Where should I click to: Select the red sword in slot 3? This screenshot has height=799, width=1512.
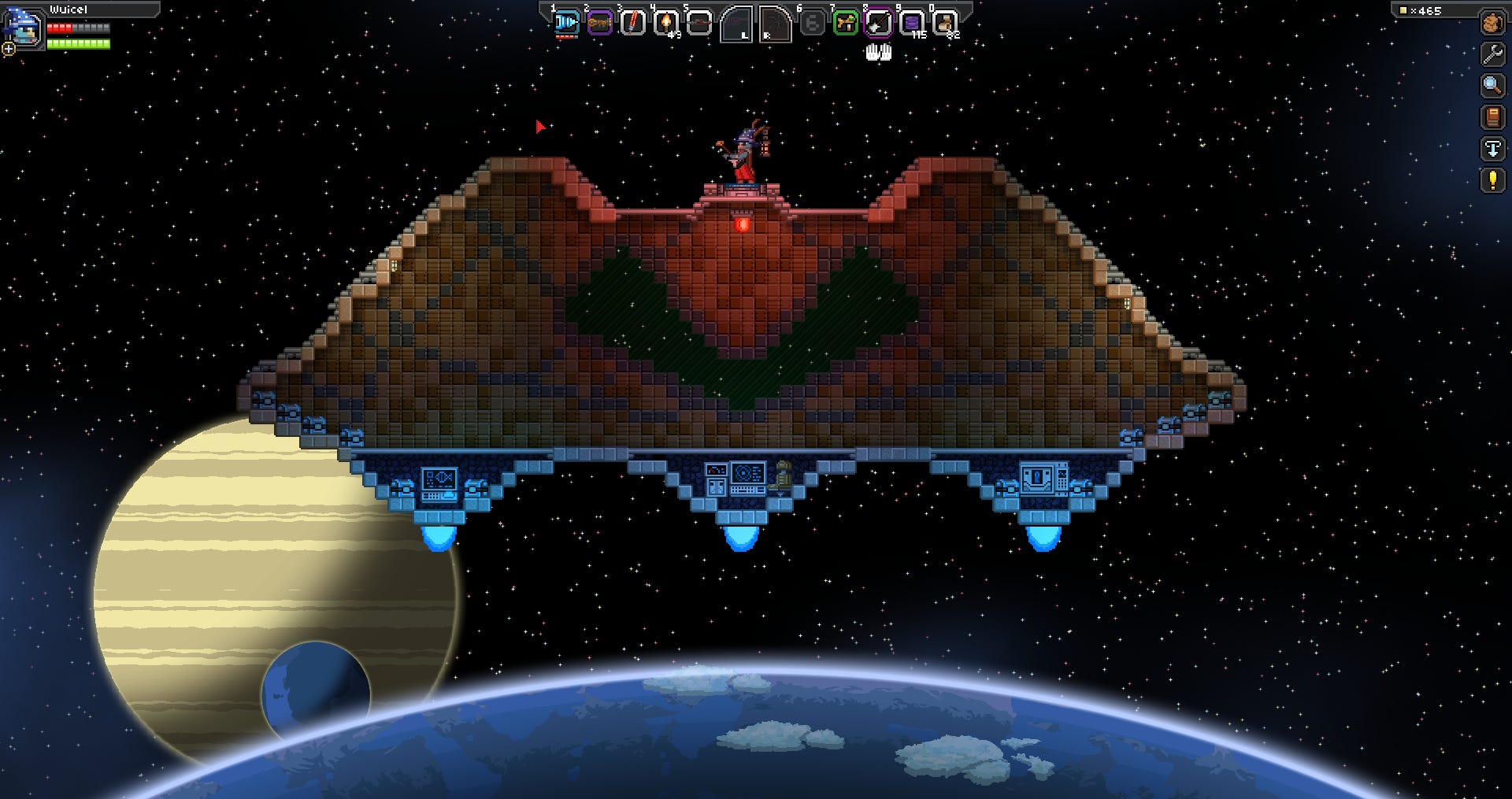click(x=632, y=22)
